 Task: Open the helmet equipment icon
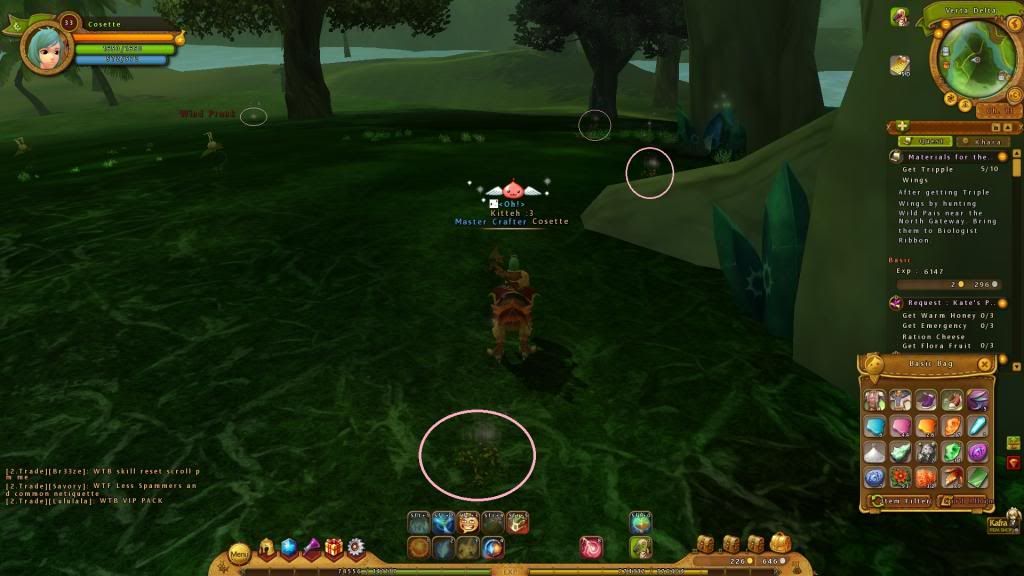point(267,547)
